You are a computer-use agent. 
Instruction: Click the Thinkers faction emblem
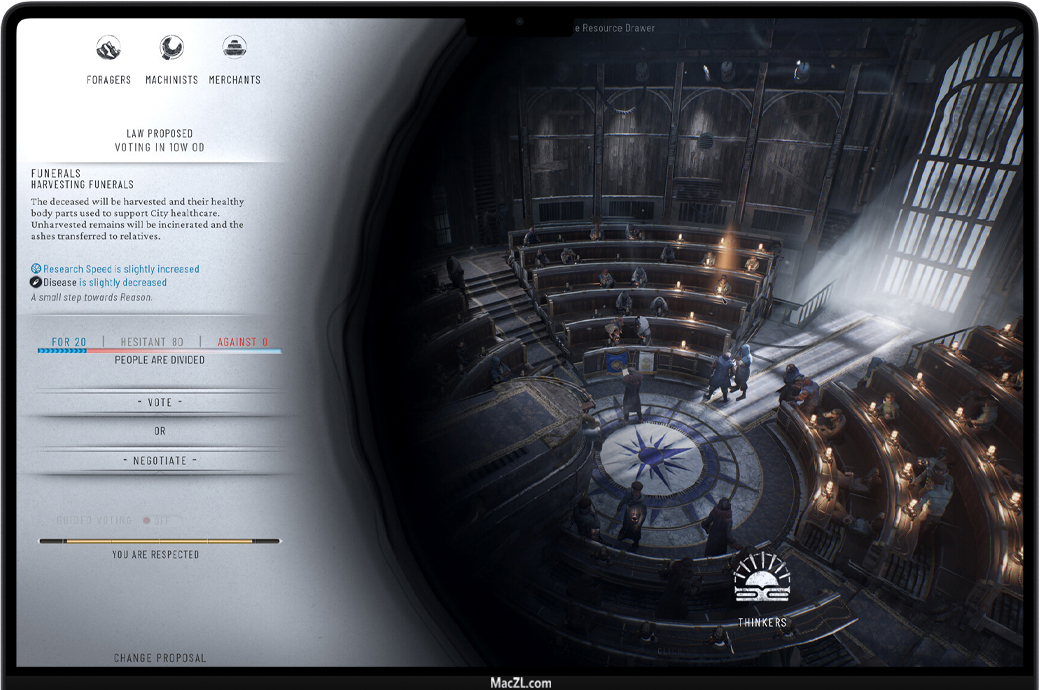point(762,581)
